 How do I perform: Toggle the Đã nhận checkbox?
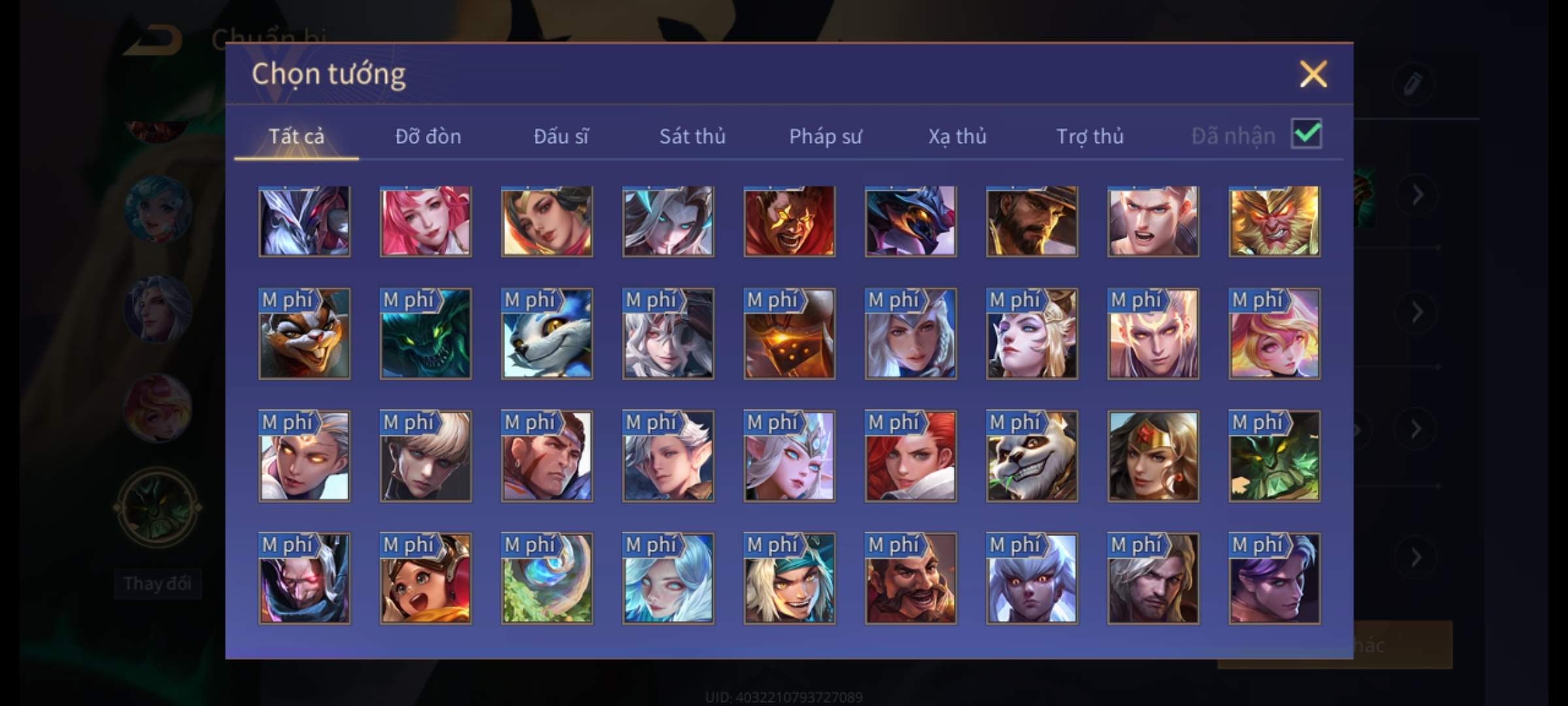[x=1306, y=134]
